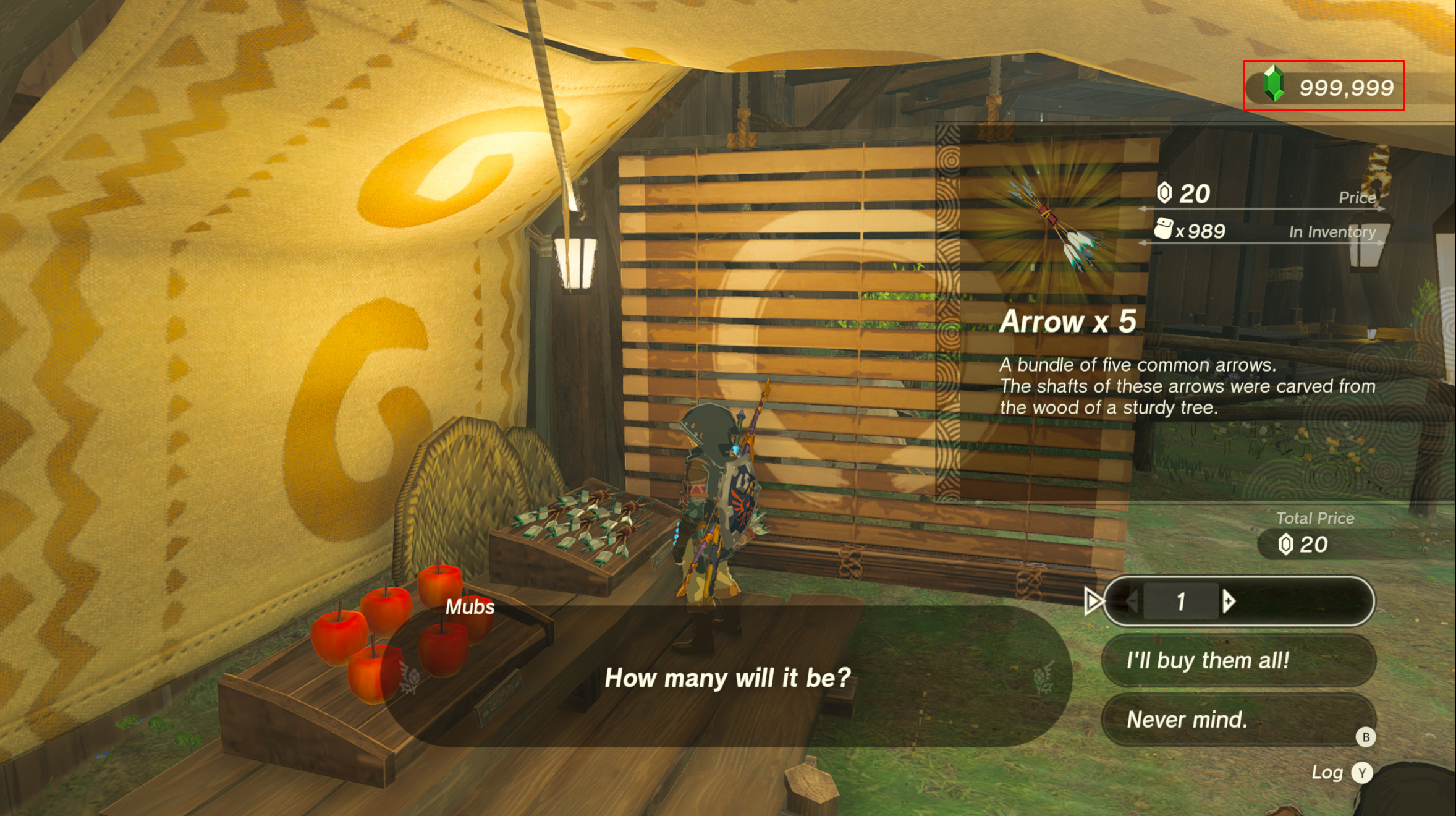This screenshot has height=816, width=1456.
Task: Choose the "I'll buy them all!" option
Action: point(1238,660)
